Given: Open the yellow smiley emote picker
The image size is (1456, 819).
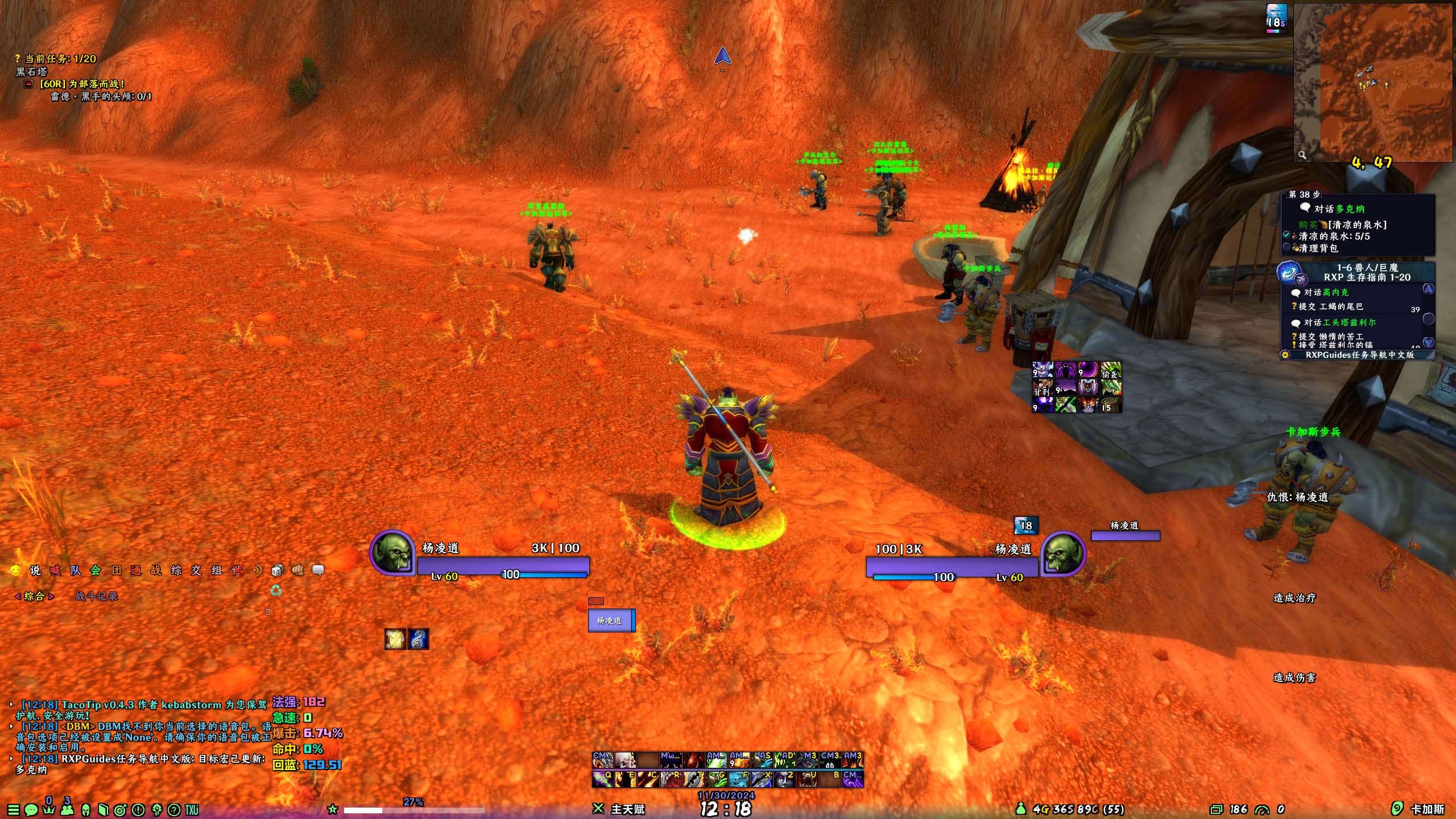Looking at the screenshot, I should click(x=16, y=570).
